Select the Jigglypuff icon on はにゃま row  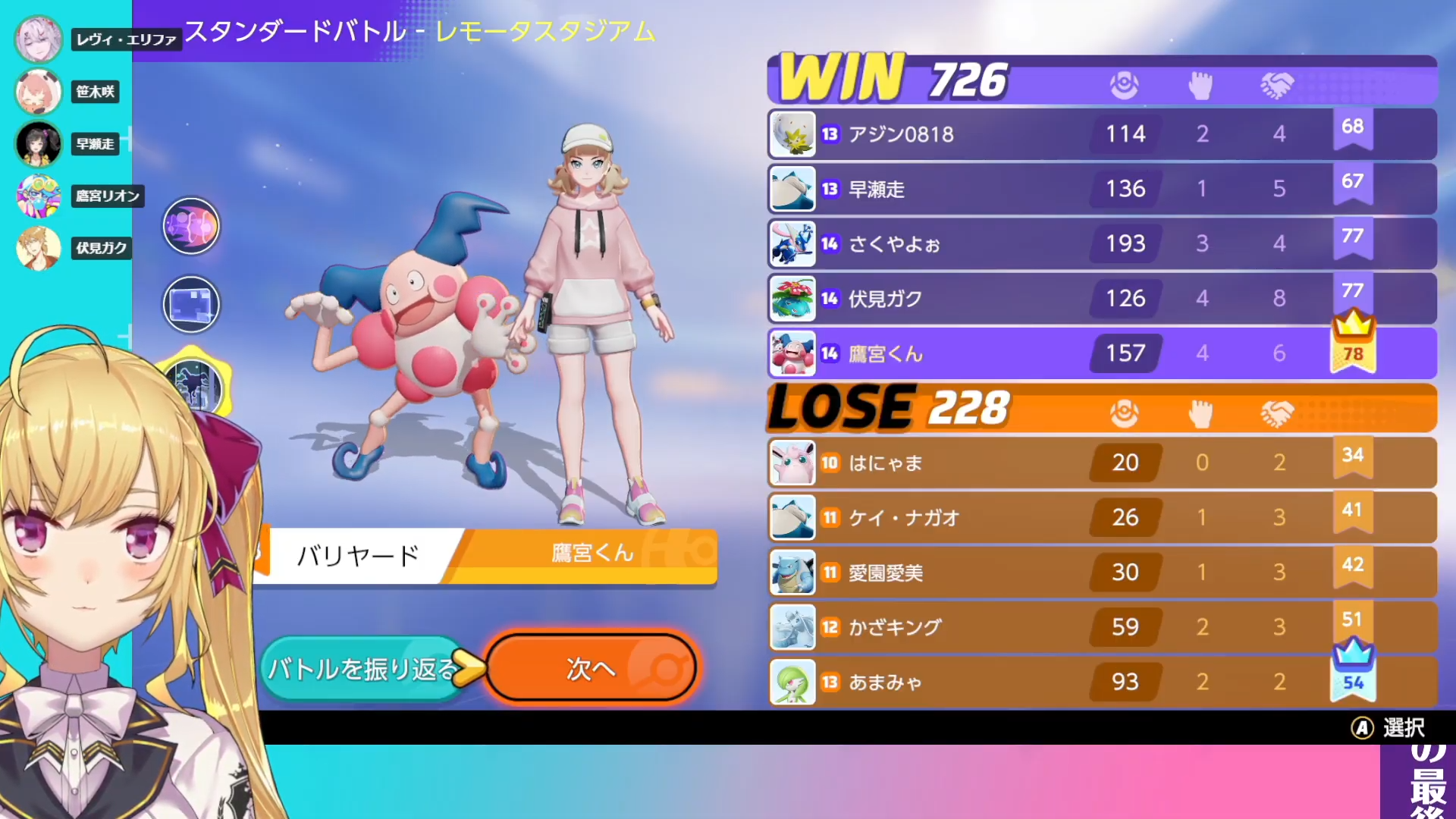[x=792, y=463]
